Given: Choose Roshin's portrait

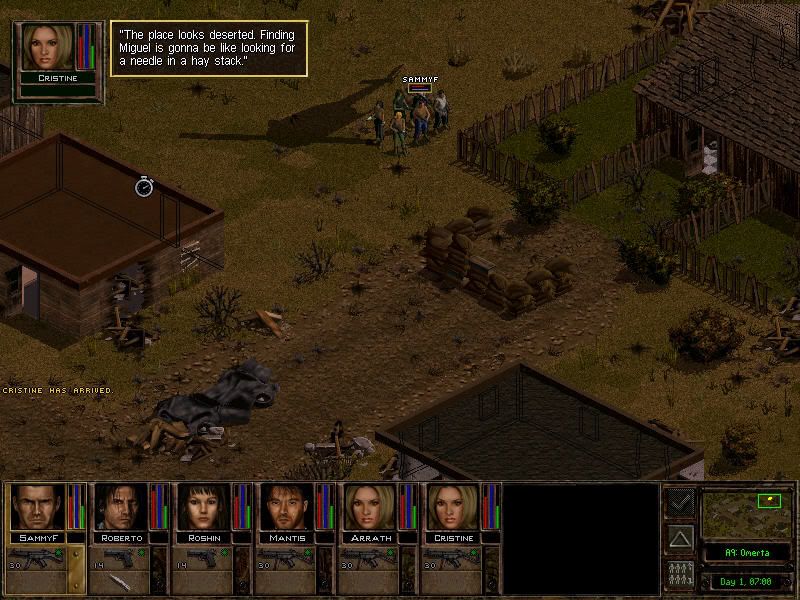Looking at the screenshot, I should pyautogui.click(x=204, y=506).
